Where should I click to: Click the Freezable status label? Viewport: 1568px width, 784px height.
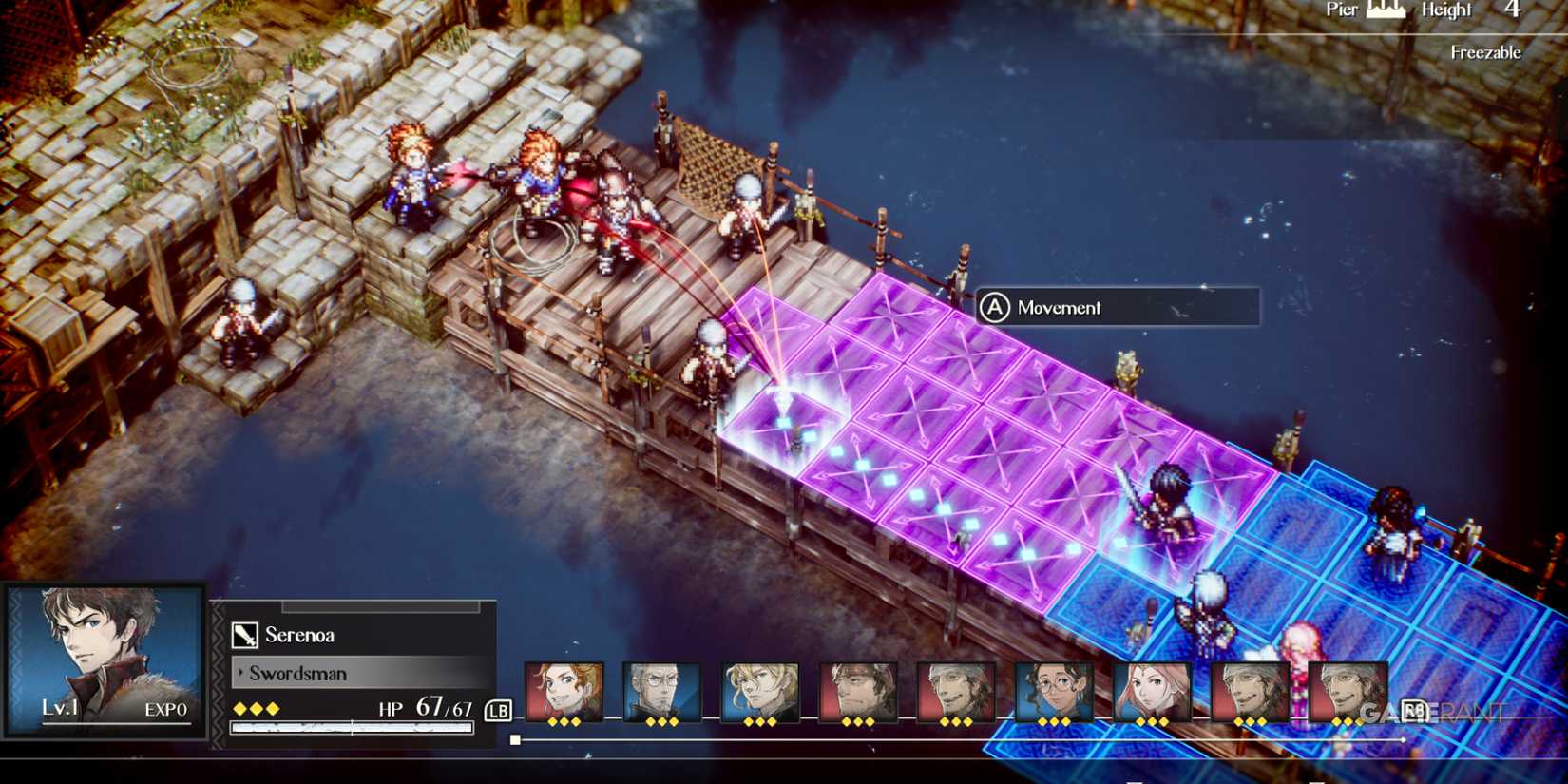(x=1484, y=52)
